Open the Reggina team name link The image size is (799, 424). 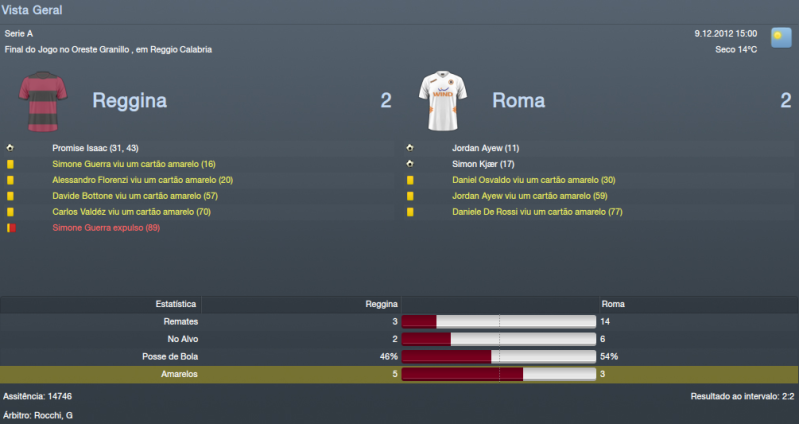129,100
